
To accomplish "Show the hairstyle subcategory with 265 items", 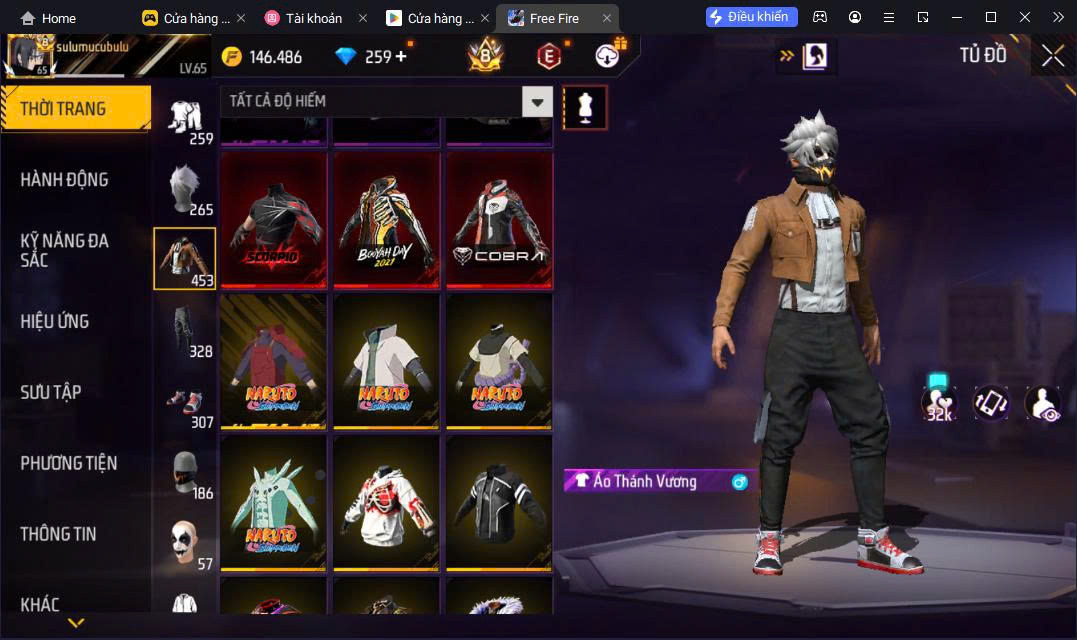I will [185, 188].
